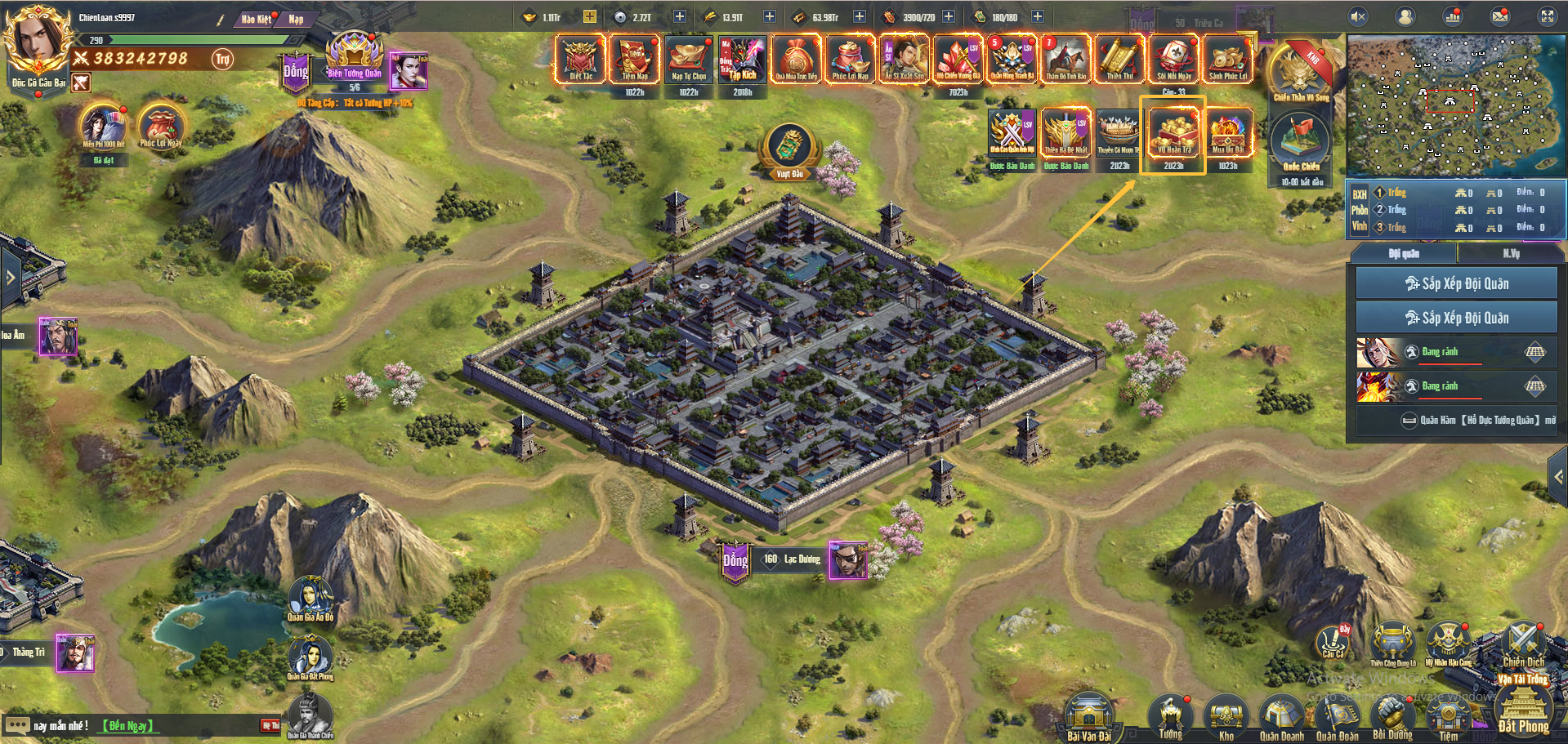Open the Quốc Chiến icon
1568x744 pixels.
[x=1300, y=144]
